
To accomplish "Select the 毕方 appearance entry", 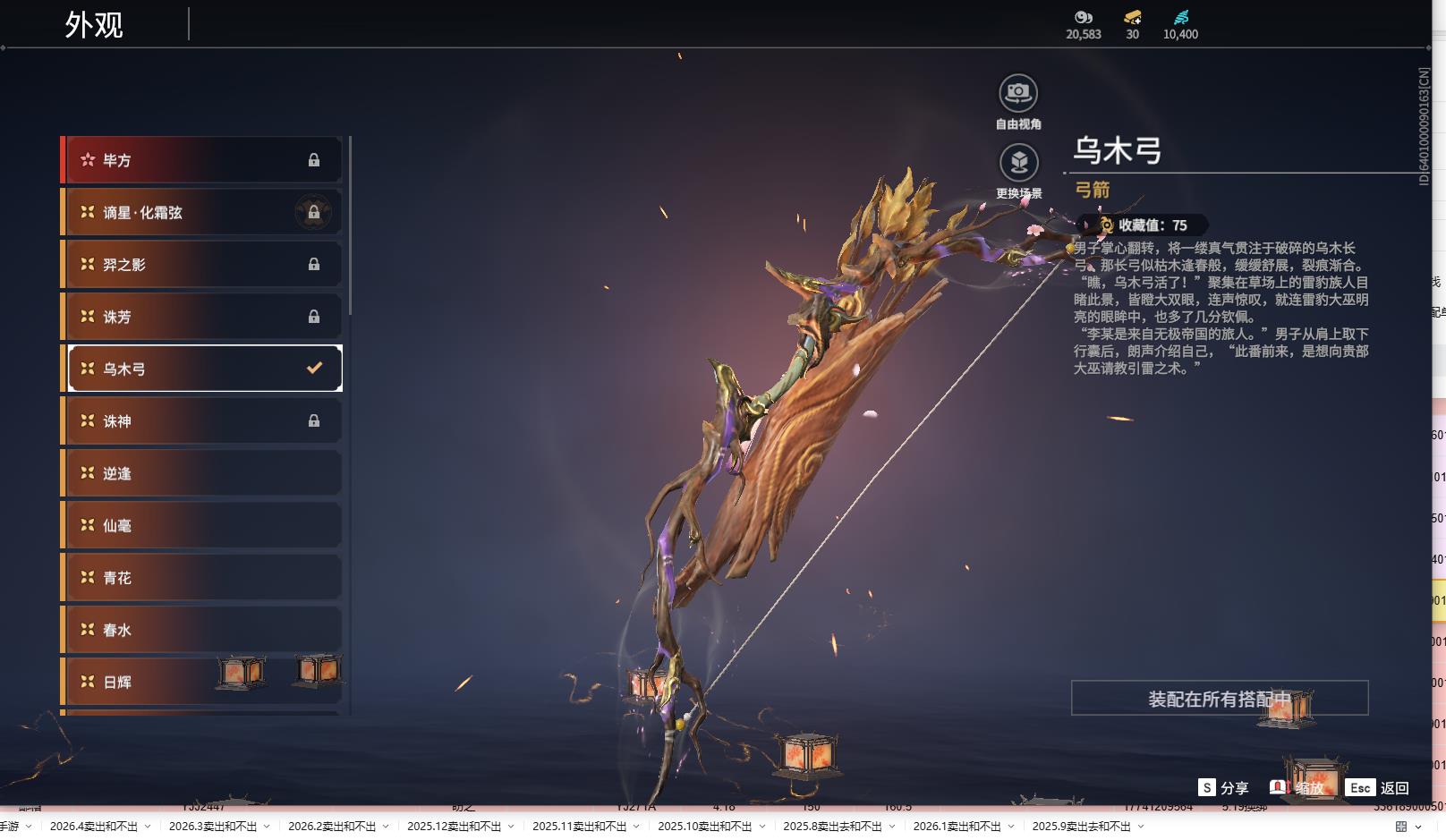I will (x=201, y=160).
